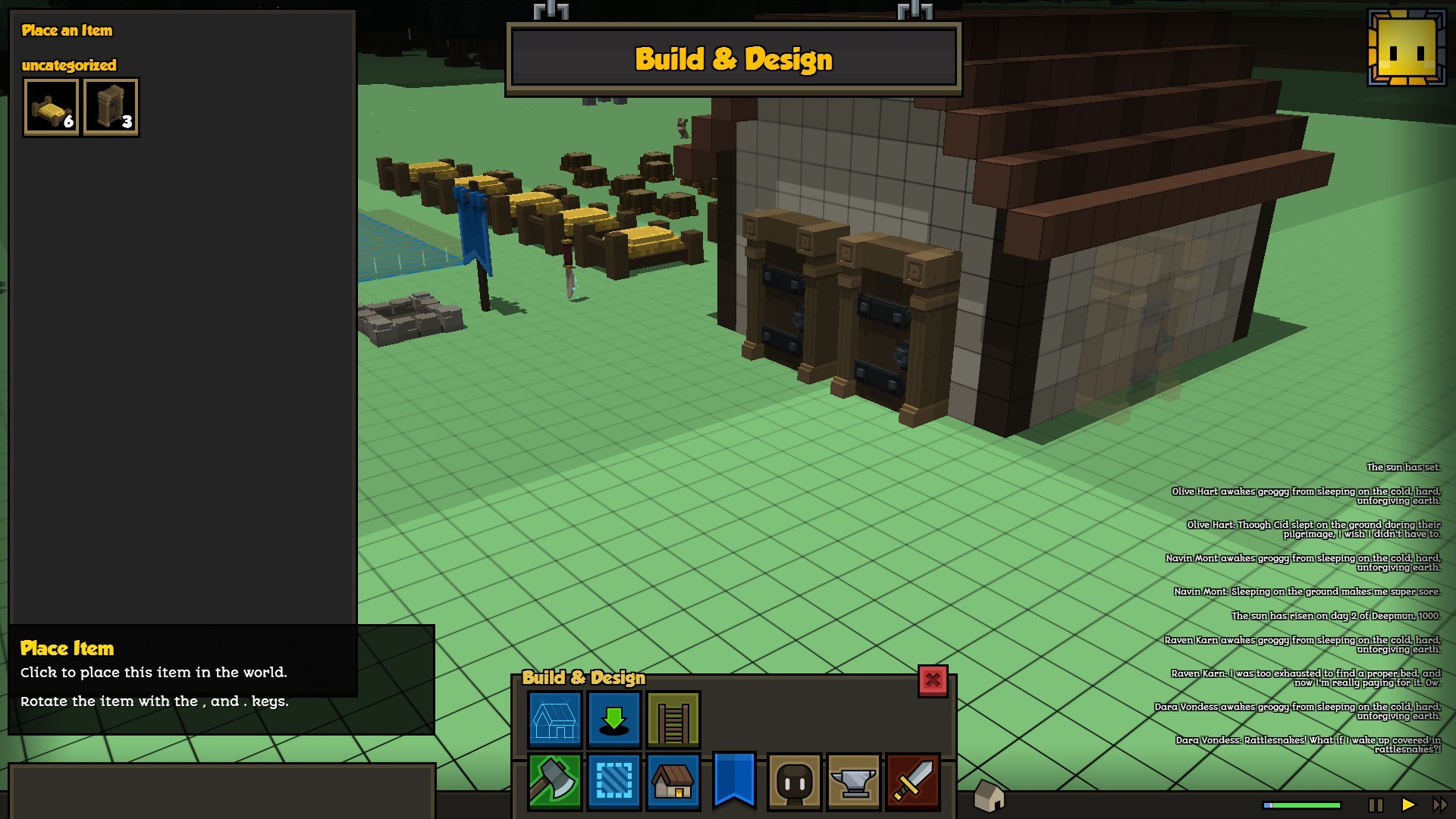Activate the ladder building tool

point(673,719)
